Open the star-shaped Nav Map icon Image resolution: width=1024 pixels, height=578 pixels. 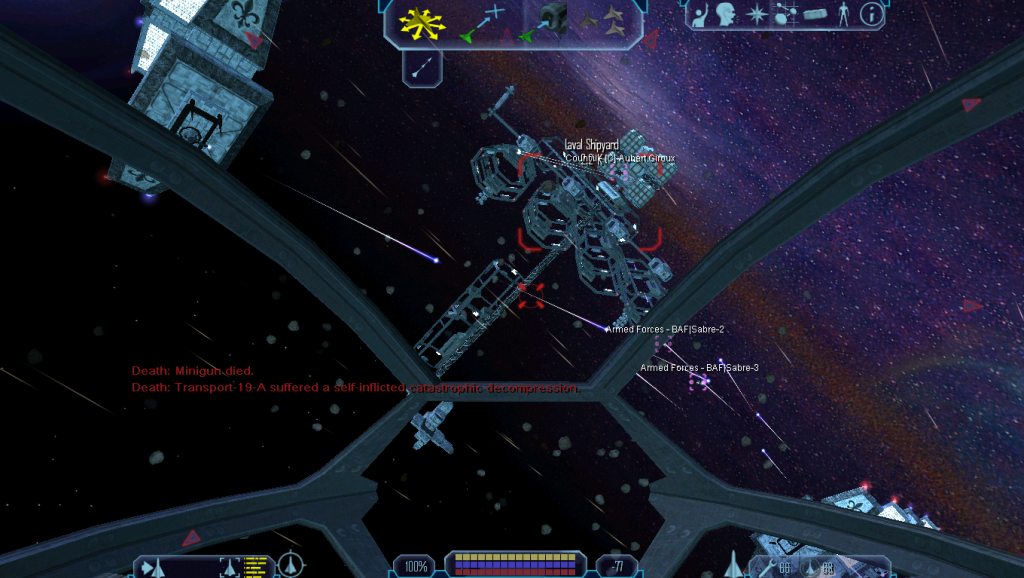click(756, 15)
